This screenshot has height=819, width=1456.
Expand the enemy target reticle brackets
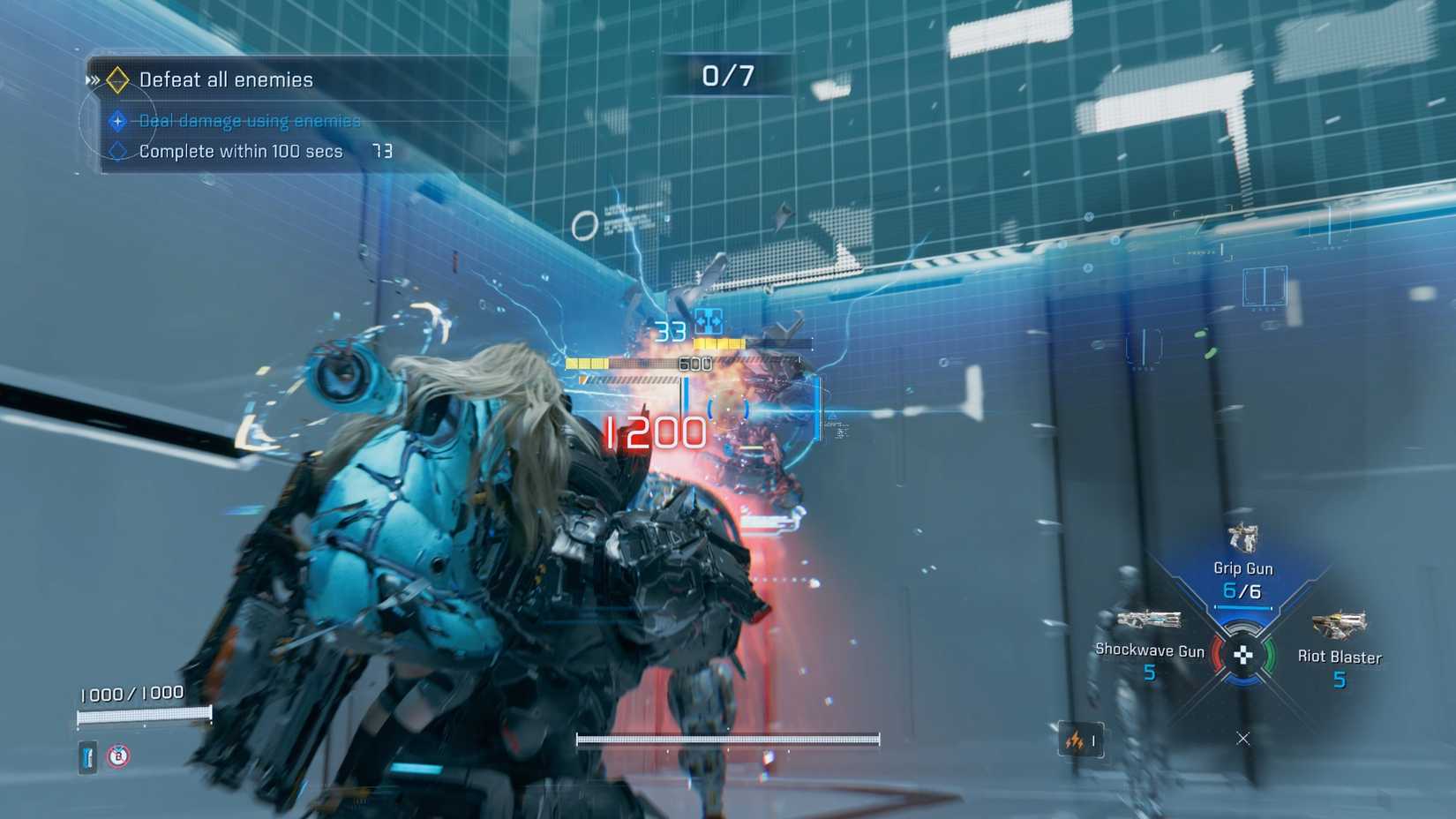pos(729,409)
